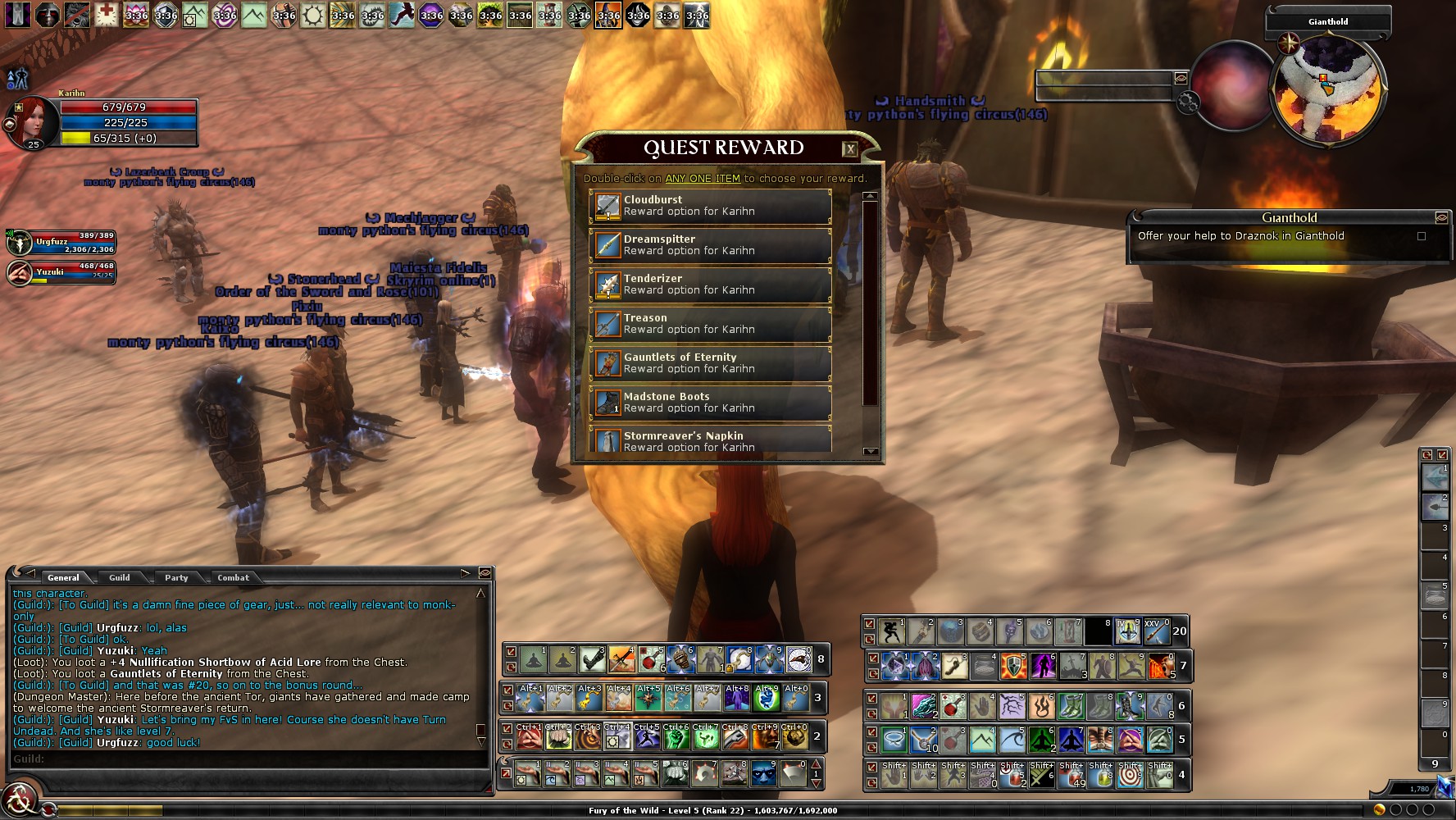The height and width of the screenshot is (820, 1456).
Task: Toggle the Gianthold quest objective checkbox
Action: 1422,236
